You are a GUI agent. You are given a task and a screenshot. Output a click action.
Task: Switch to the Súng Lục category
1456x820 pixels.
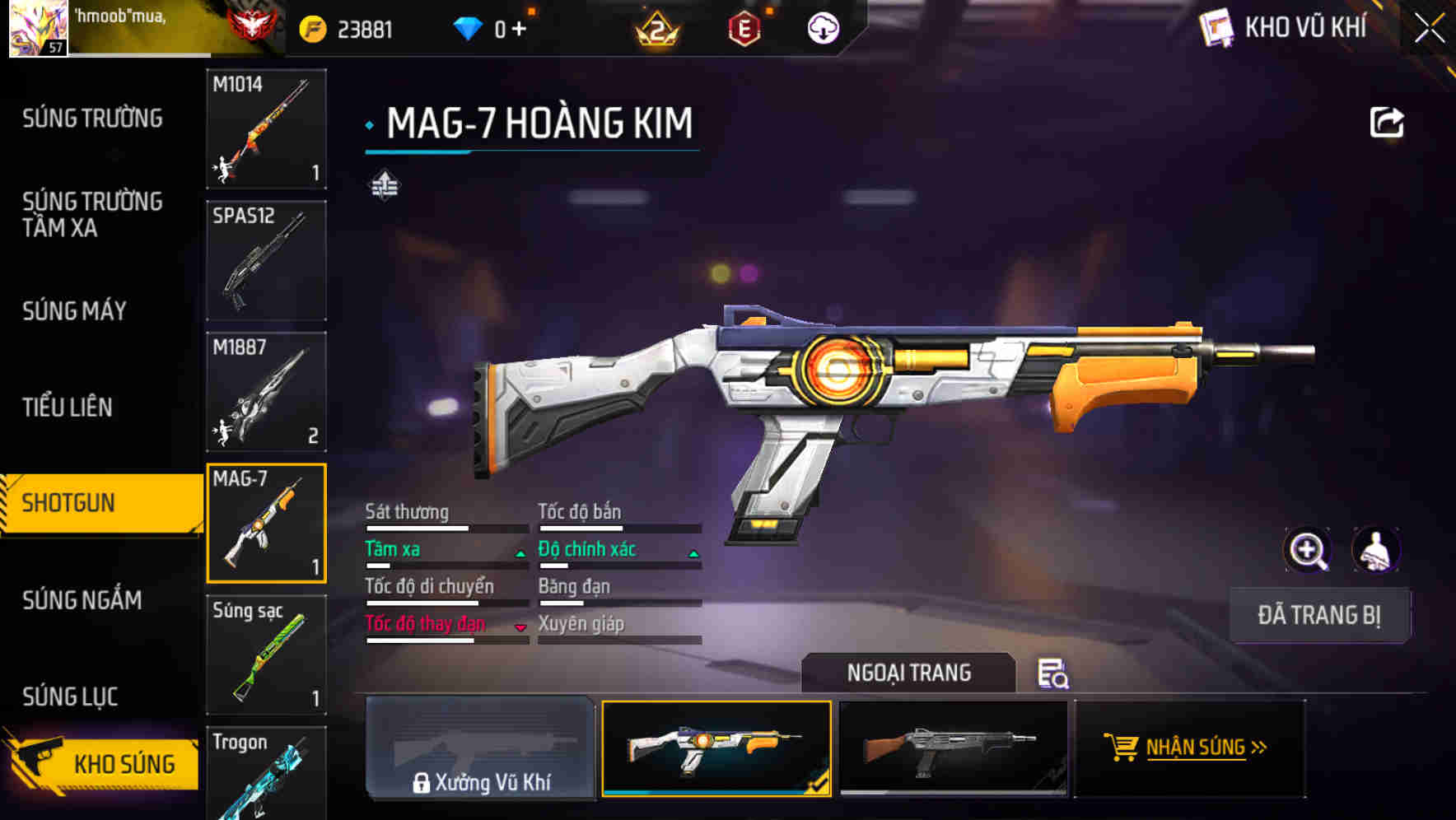pos(70,697)
